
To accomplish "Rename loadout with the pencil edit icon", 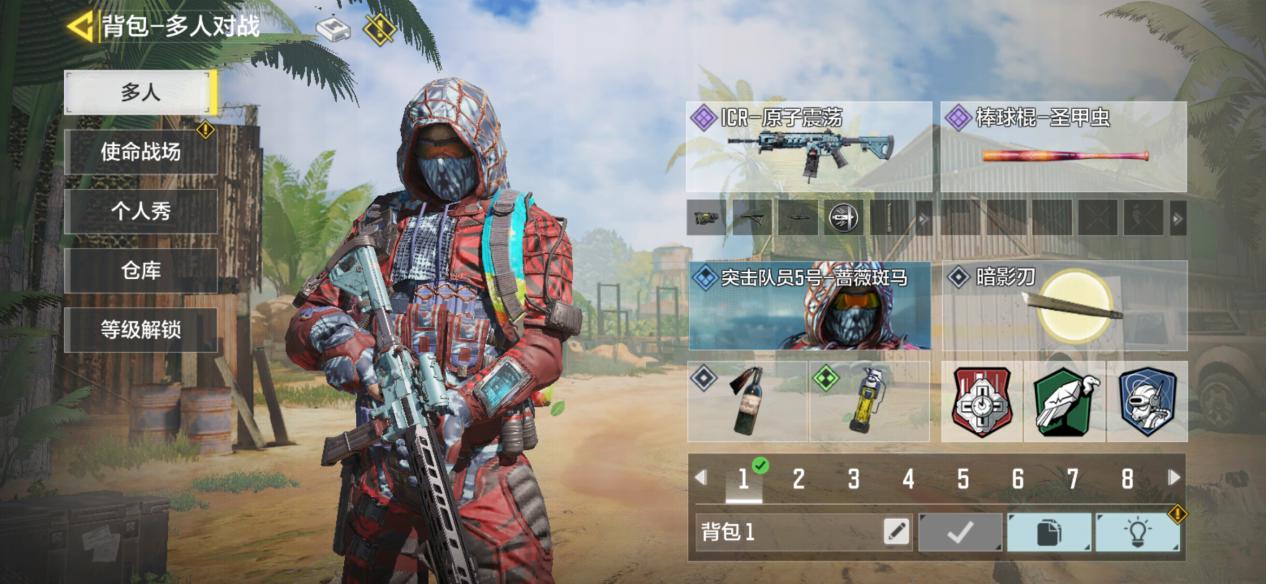I will coord(896,532).
